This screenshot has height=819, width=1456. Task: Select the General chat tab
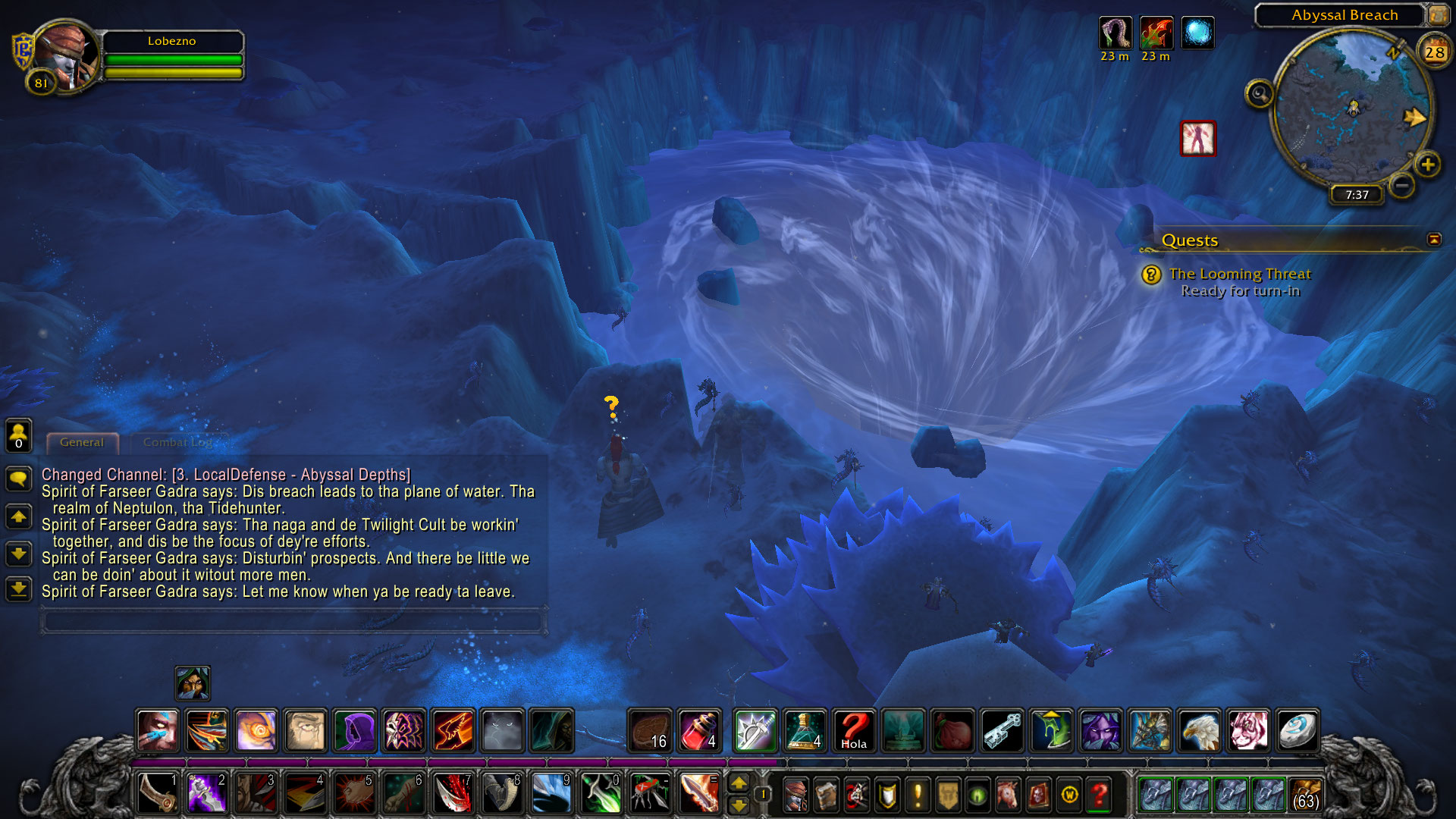coord(82,442)
